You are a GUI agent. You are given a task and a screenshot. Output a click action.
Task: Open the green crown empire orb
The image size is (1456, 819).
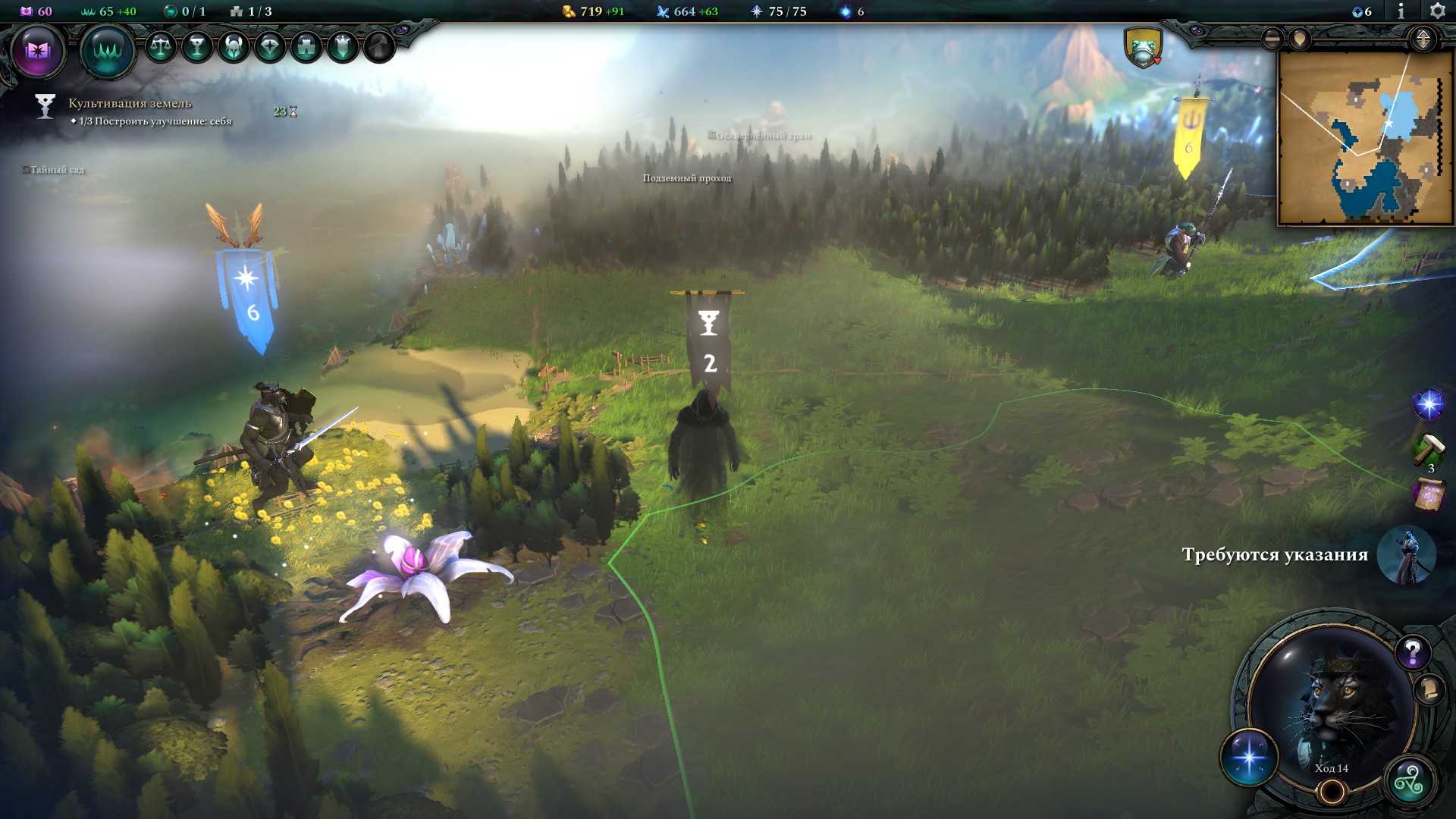tap(107, 51)
